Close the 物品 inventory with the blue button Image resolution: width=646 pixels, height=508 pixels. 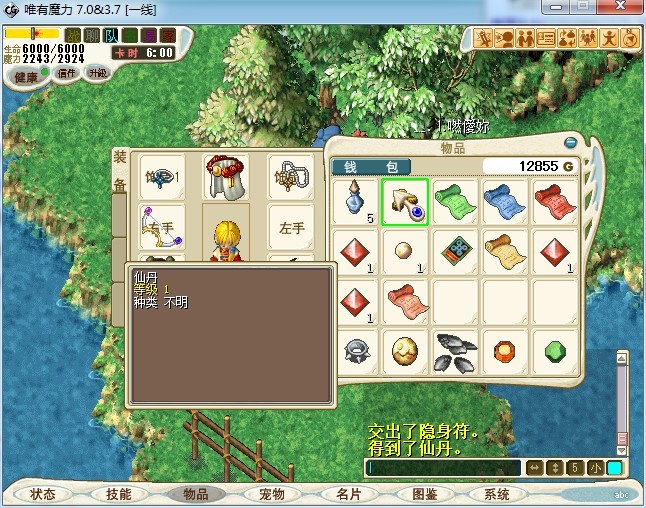pos(571,143)
